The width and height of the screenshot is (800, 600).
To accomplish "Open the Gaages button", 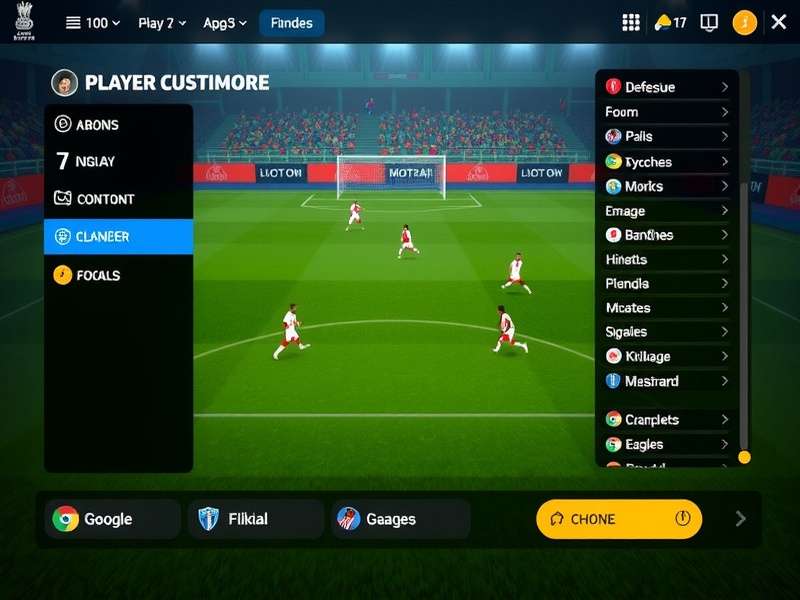I will (x=400, y=519).
